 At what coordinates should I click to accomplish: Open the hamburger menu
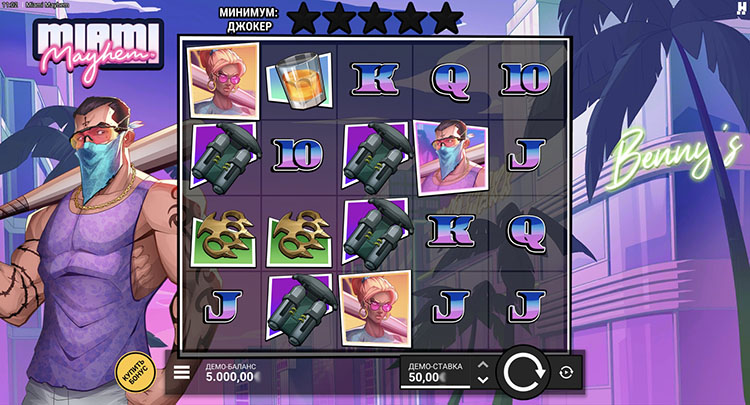pyautogui.click(x=182, y=373)
